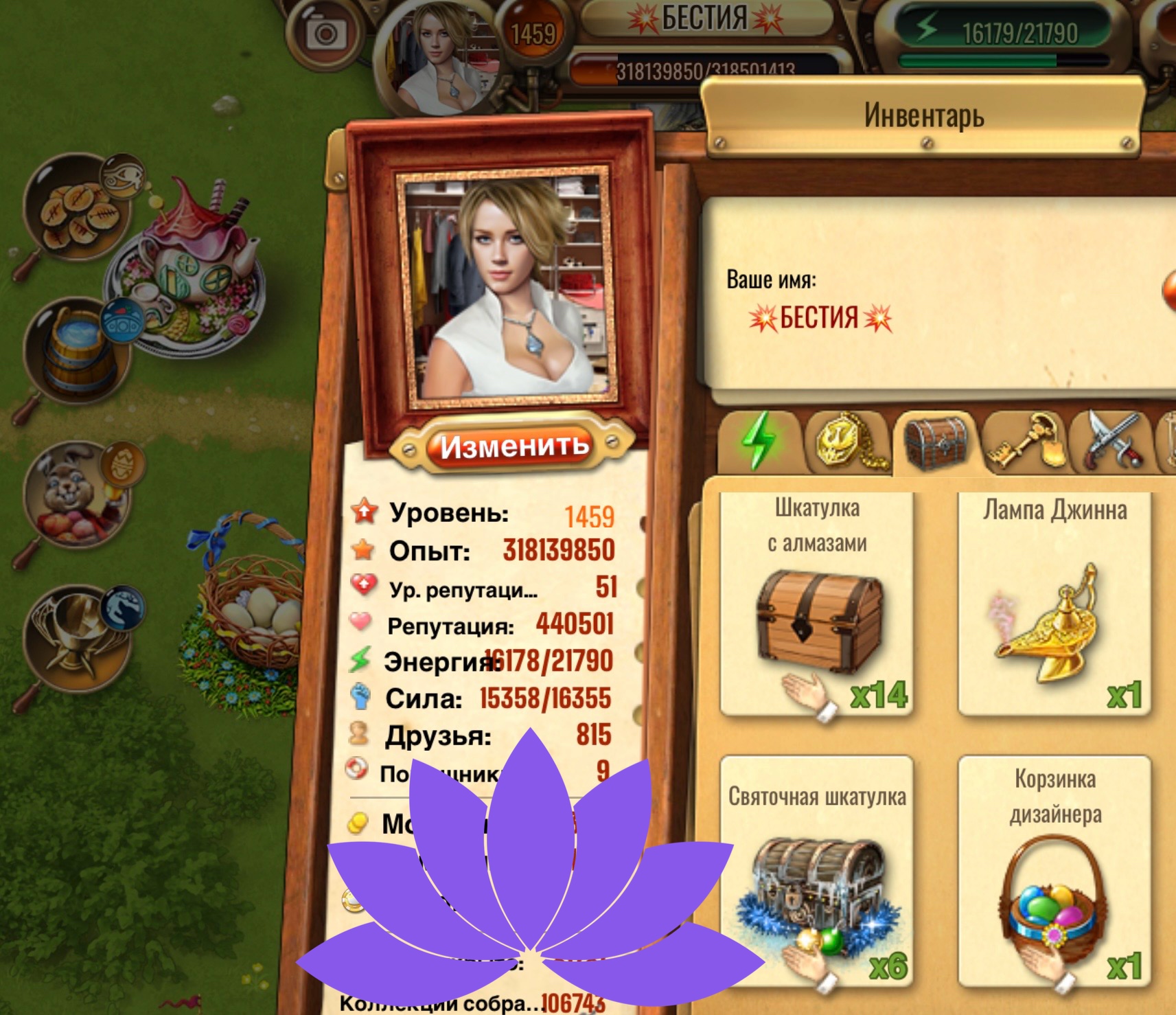Open the camera screenshot button
Viewport: 1176px width, 1015px height.
tap(325, 32)
